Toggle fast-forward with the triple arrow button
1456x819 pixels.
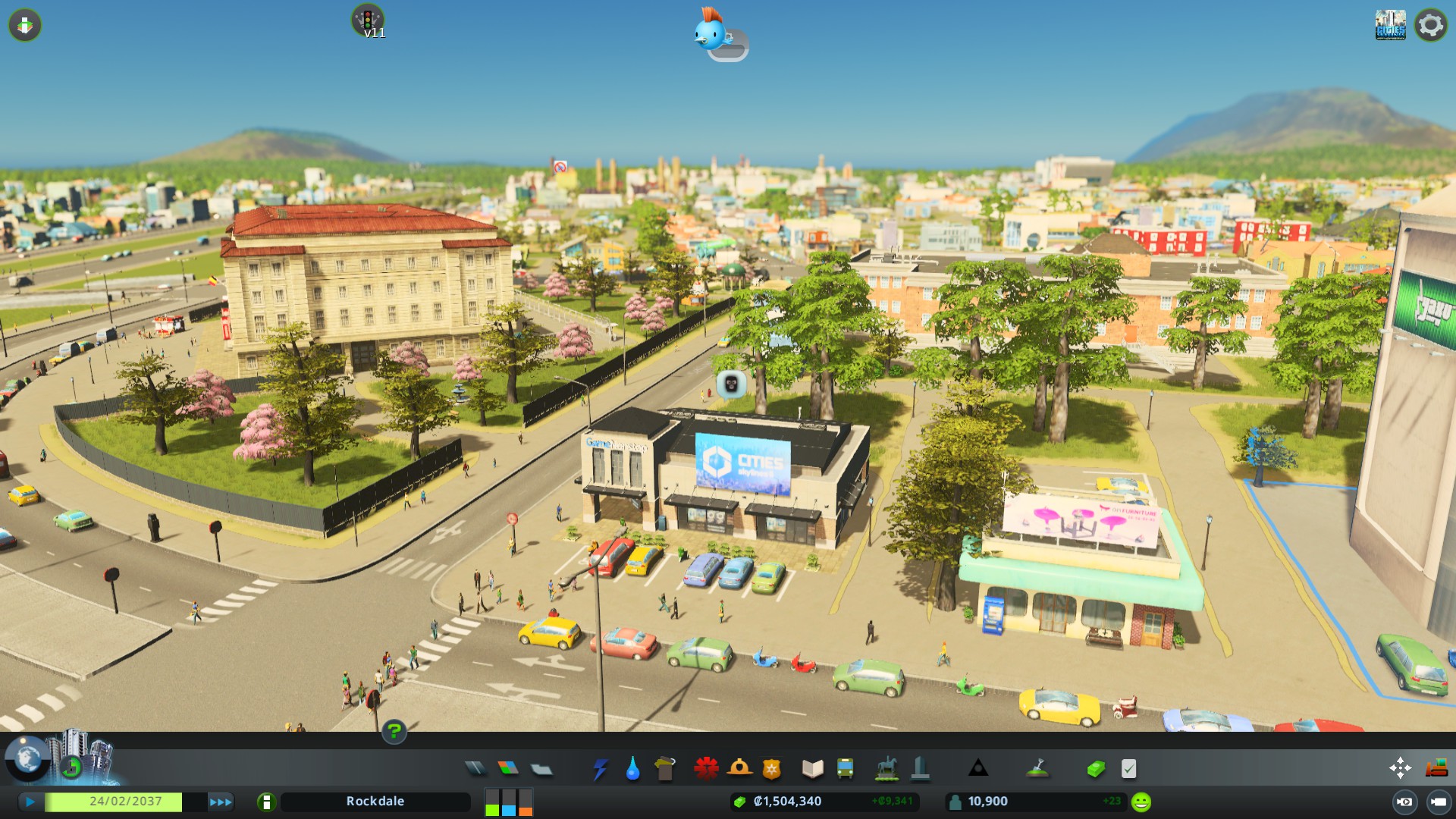(x=220, y=801)
